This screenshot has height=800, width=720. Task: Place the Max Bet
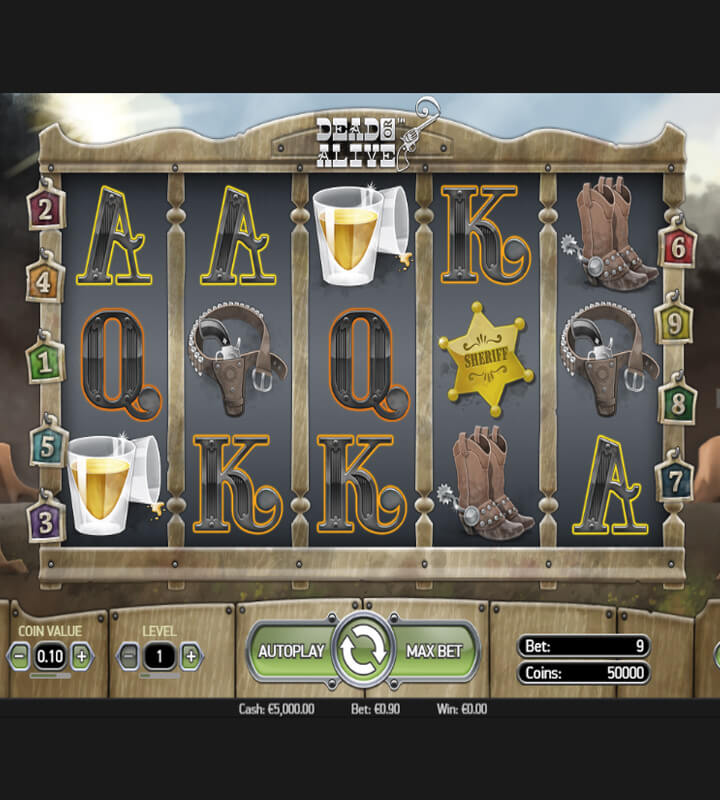click(x=436, y=651)
